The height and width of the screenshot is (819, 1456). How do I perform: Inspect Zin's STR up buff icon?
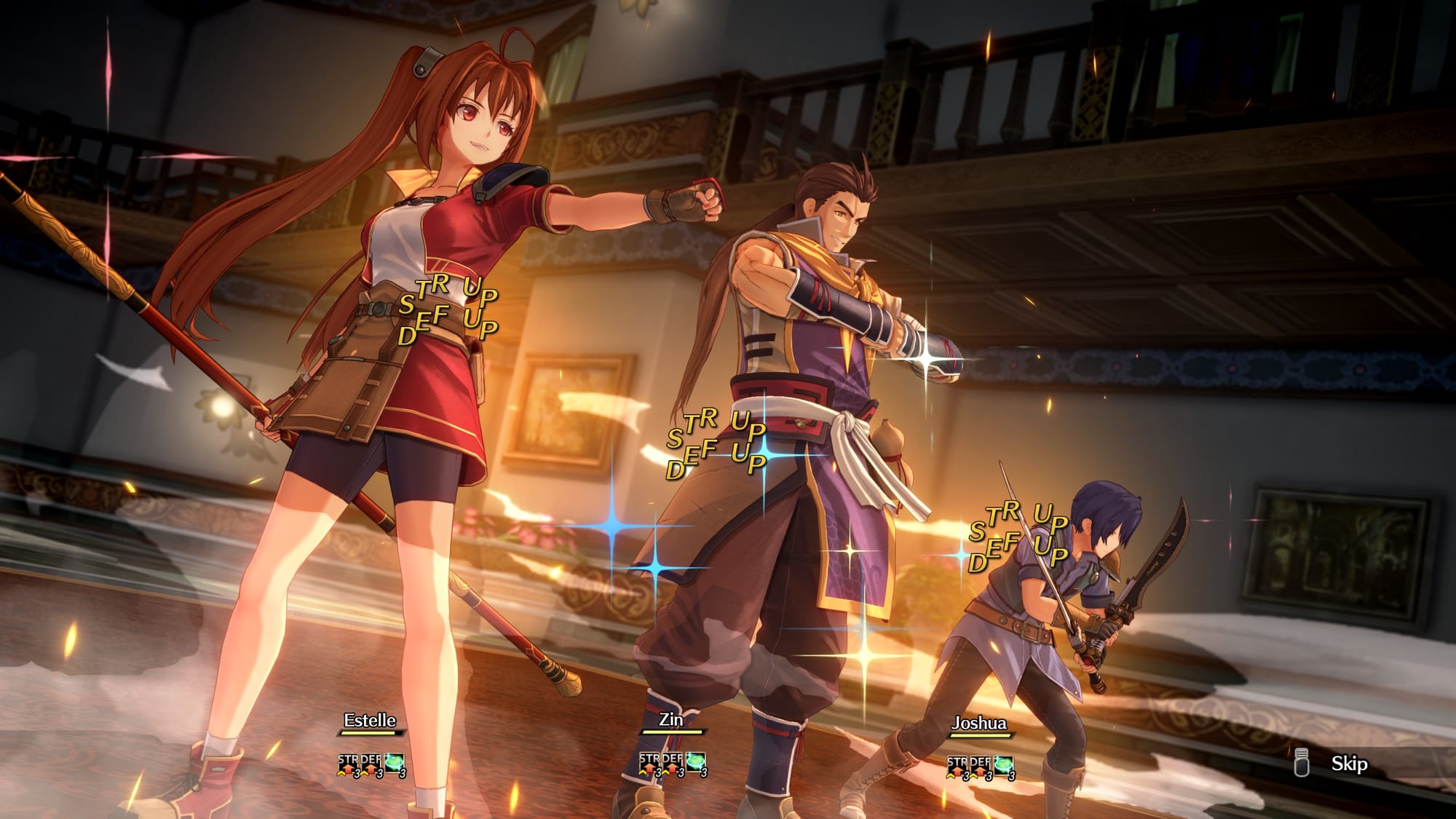pos(649,764)
